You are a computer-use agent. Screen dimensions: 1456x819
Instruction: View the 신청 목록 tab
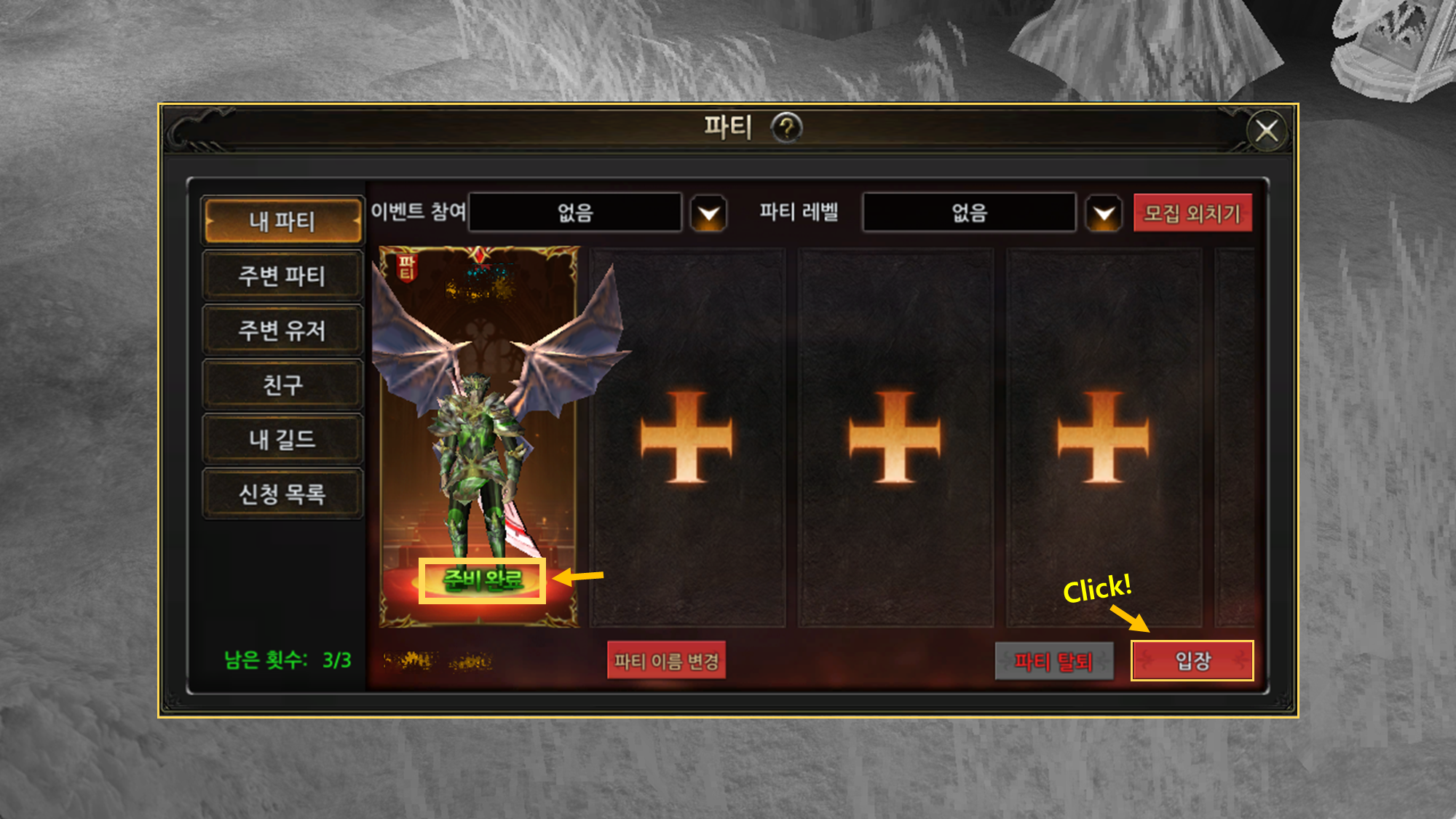pyautogui.click(x=282, y=494)
